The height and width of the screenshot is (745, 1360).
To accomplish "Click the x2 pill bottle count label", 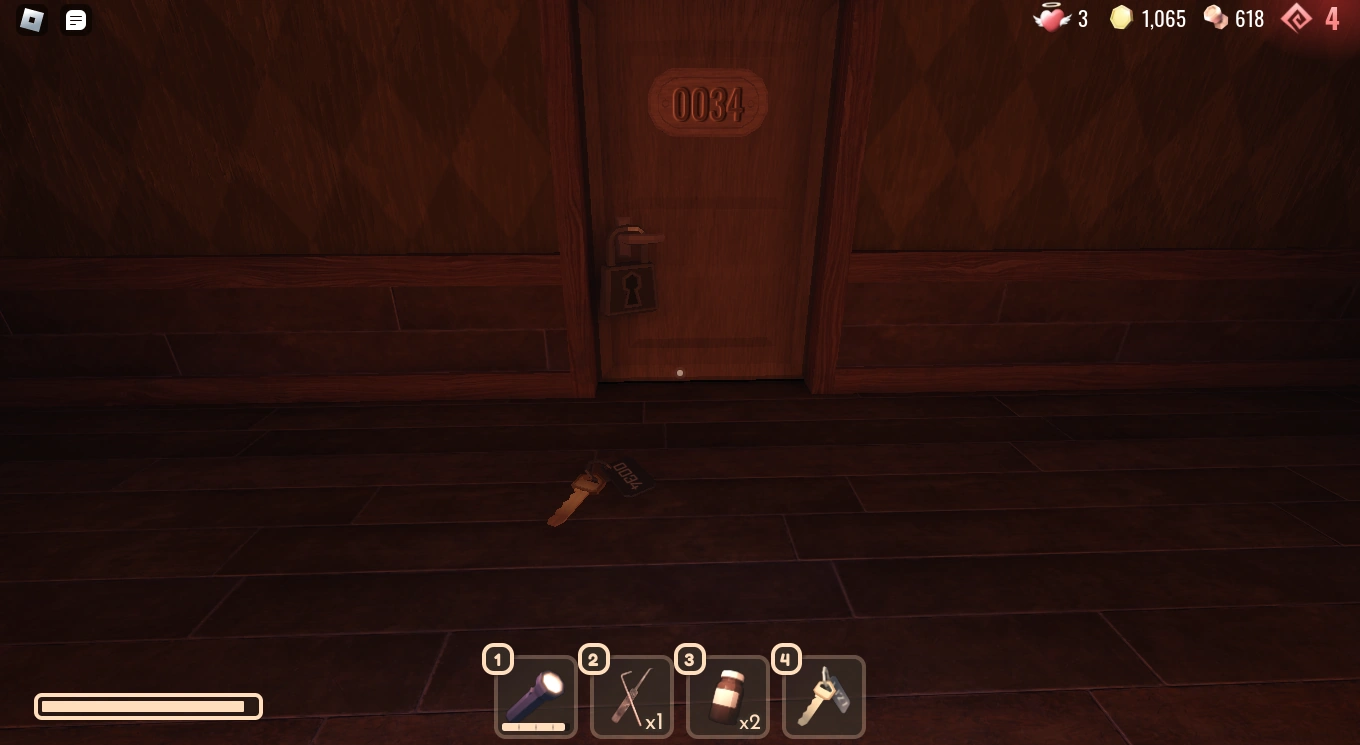I will 750,723.
